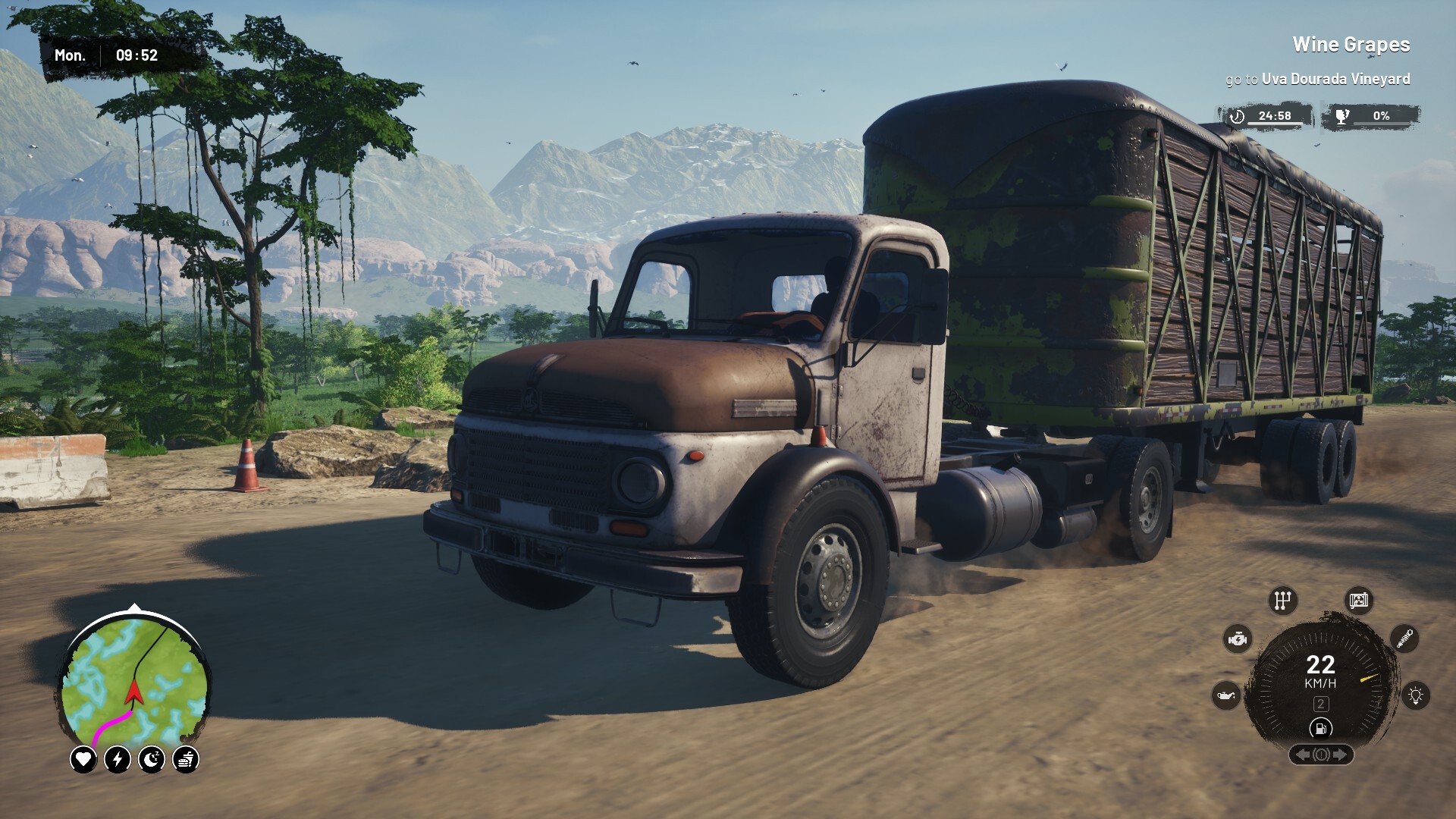Select the lightning bolt energy icon
1456x819 pixels.
coord(118,758)
